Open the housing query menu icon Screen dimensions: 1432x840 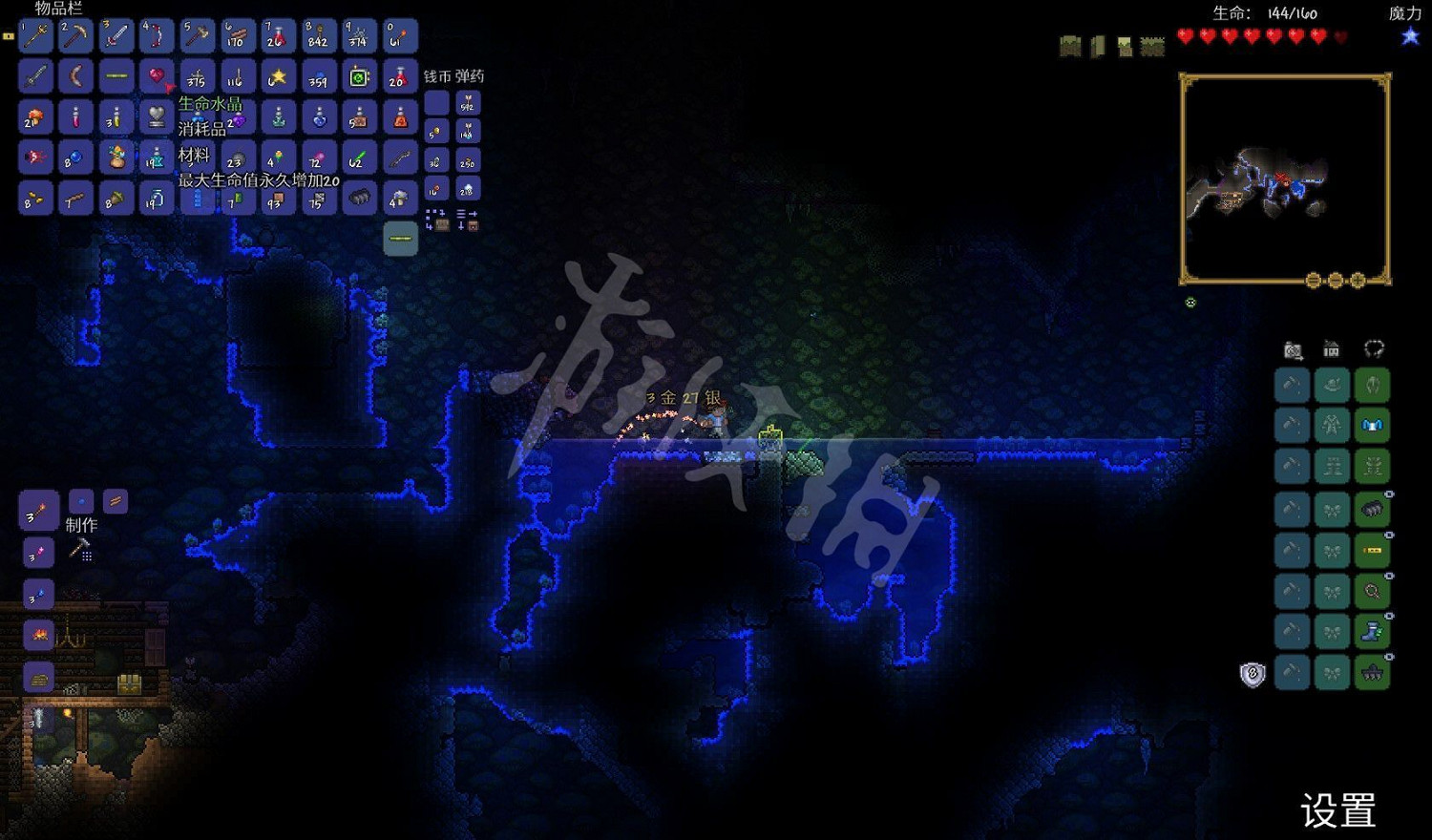1332,350
